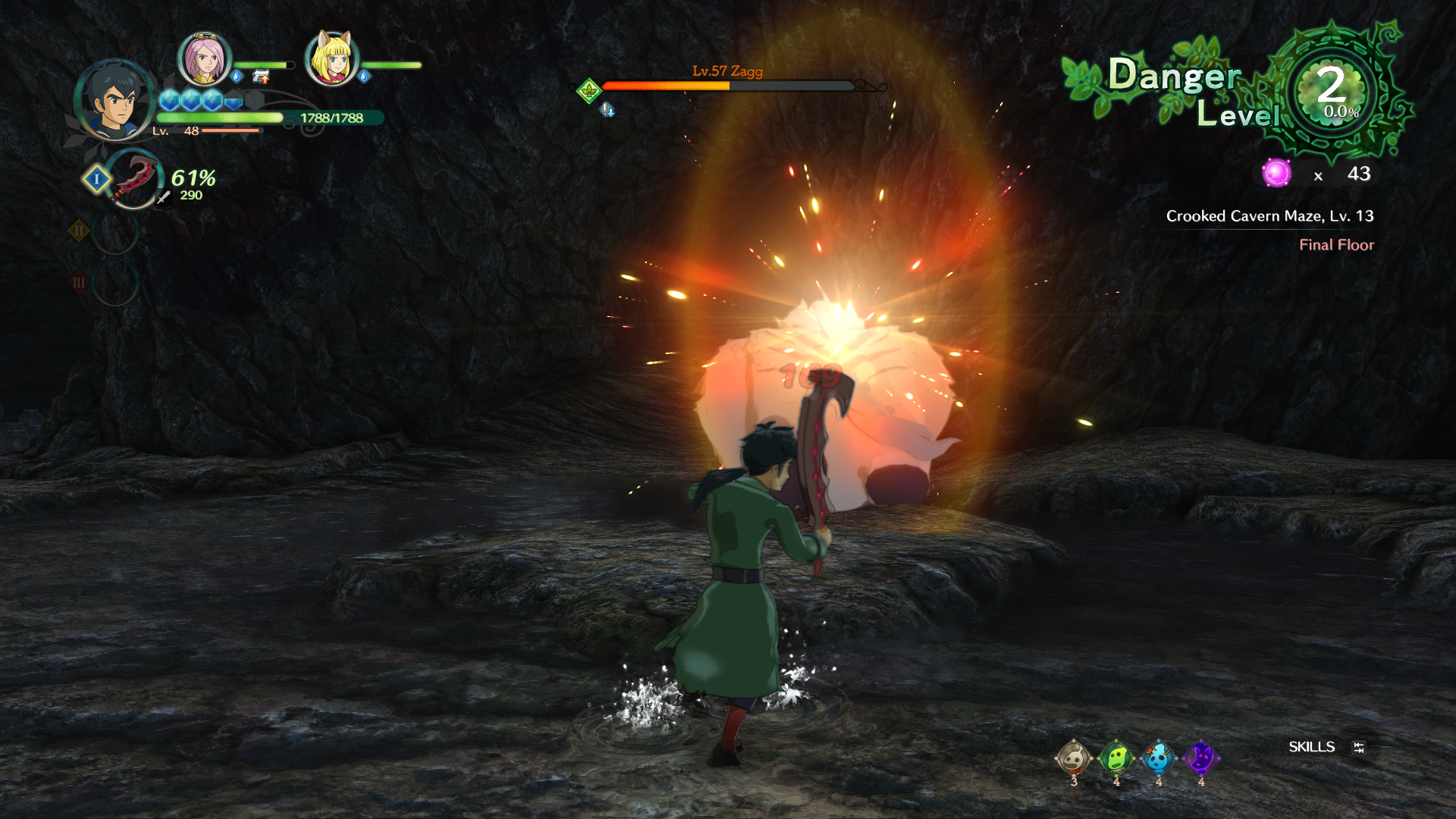Click the pink orb counter icon
This screenshot has height=819, width=1456.
click(1276, 174)
